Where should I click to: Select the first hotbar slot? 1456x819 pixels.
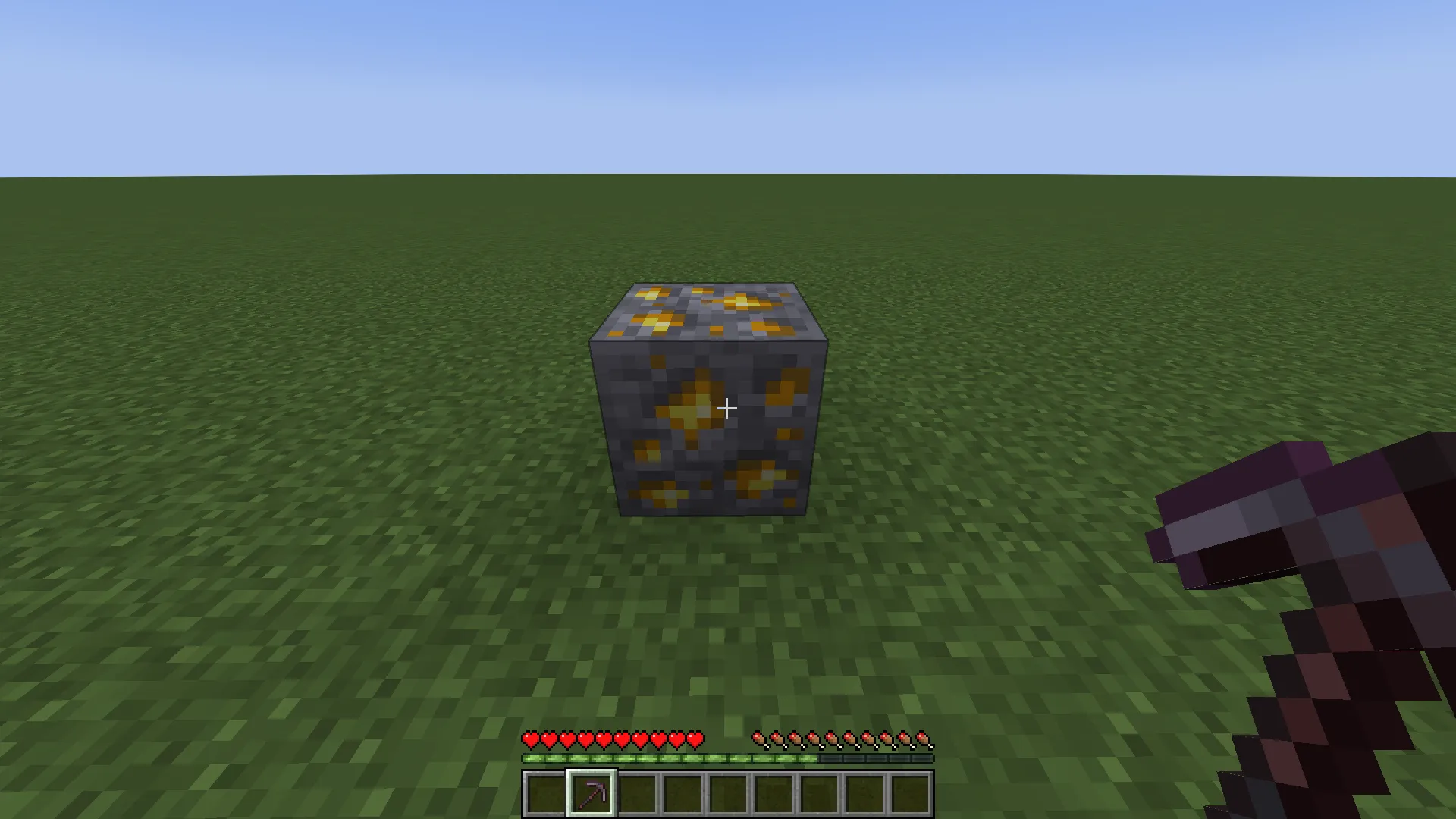coord(544,792)
